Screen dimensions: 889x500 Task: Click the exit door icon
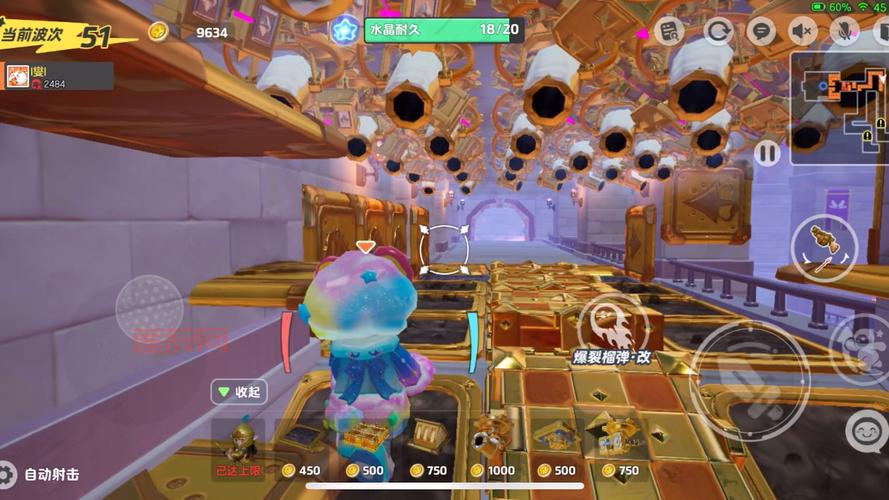coord(881,31)
